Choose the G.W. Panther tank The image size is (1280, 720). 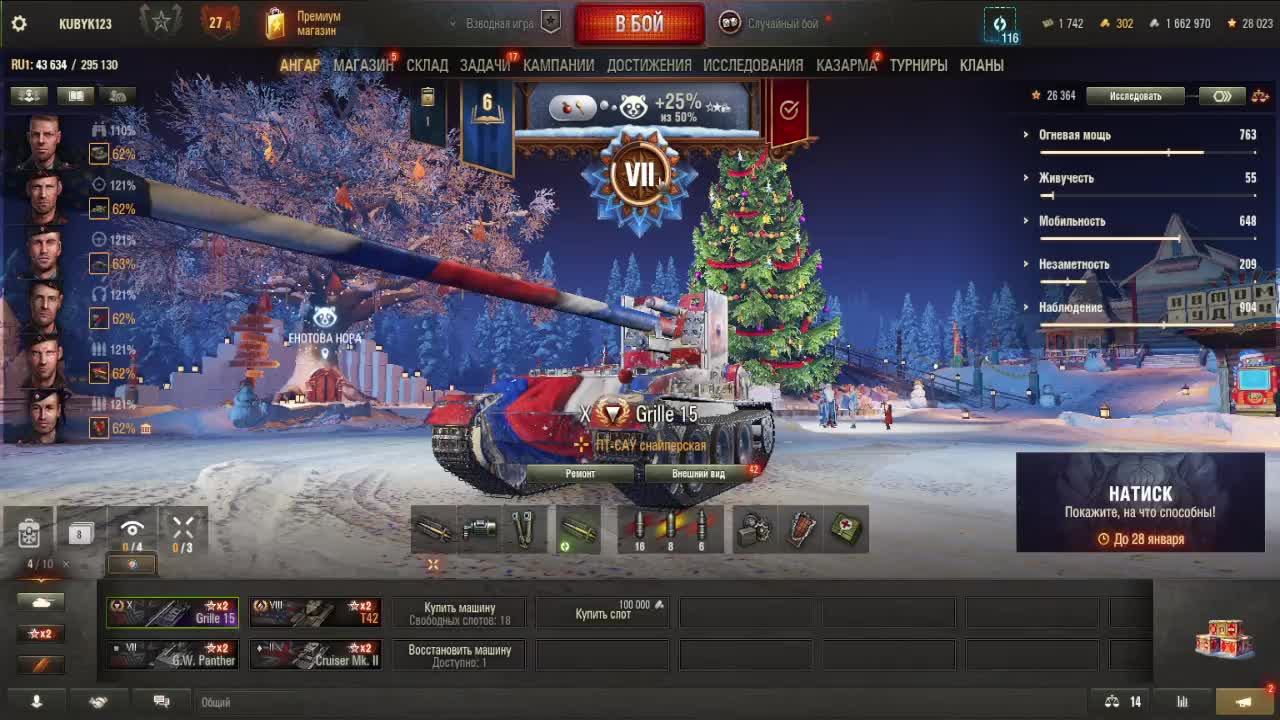[x=173, y=655]
